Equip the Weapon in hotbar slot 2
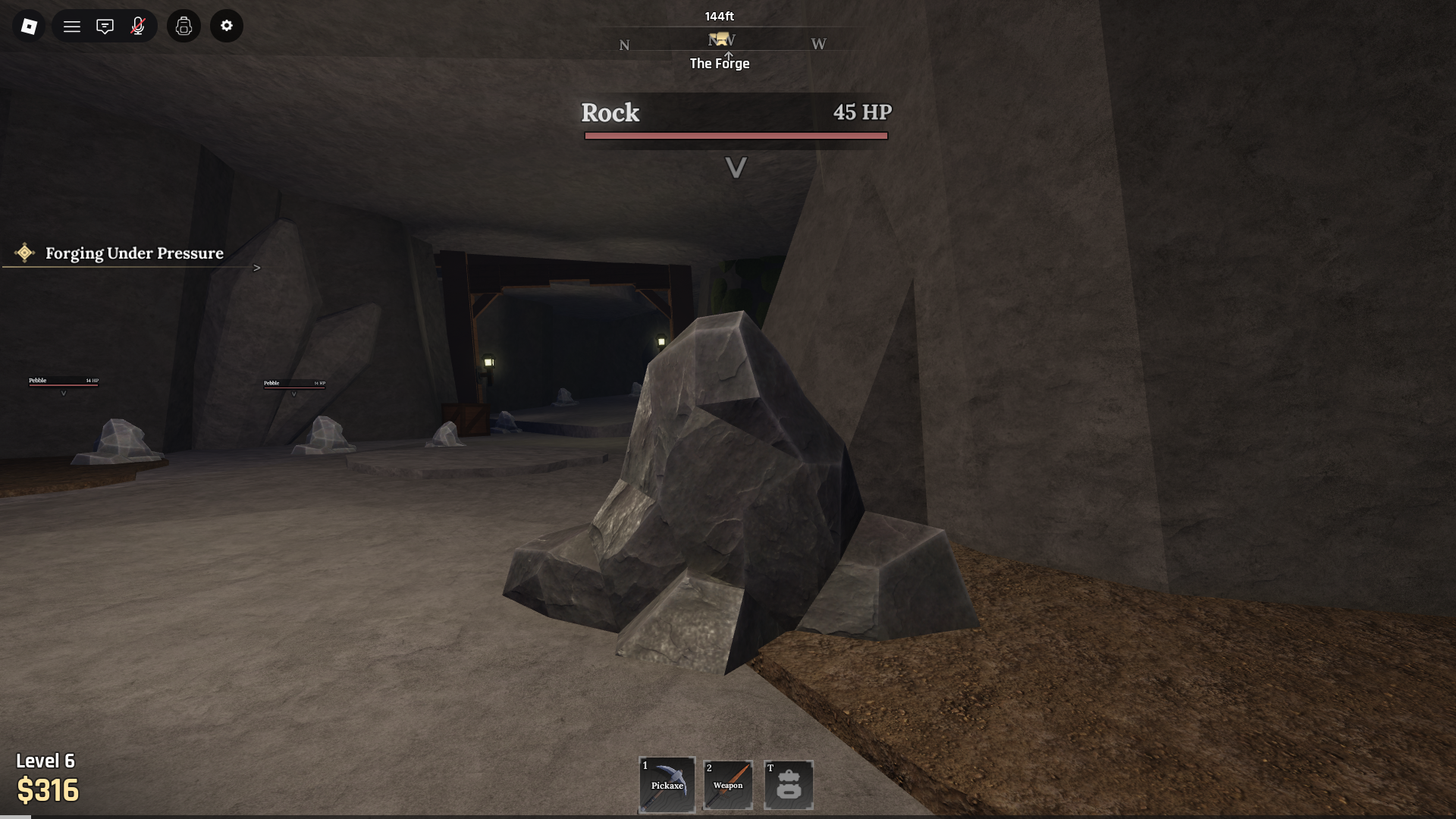1456x819 pixels. click(727, 784)
